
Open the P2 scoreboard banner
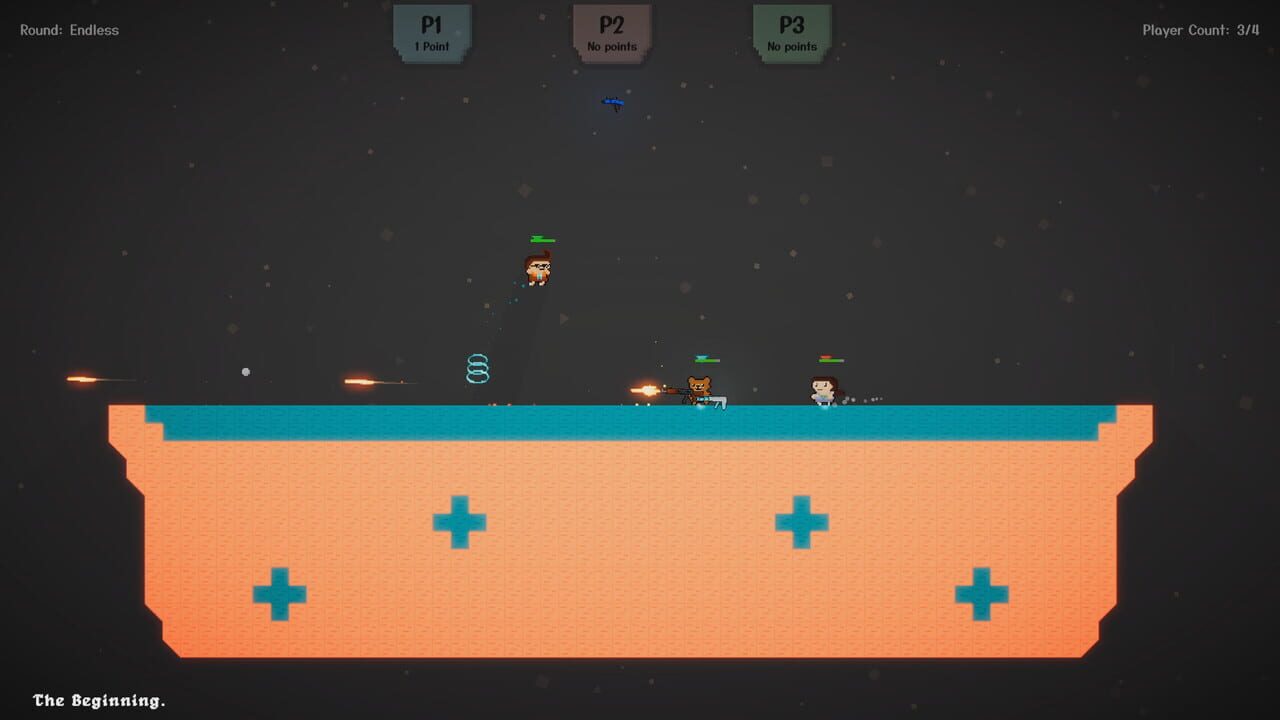[611, 33]
